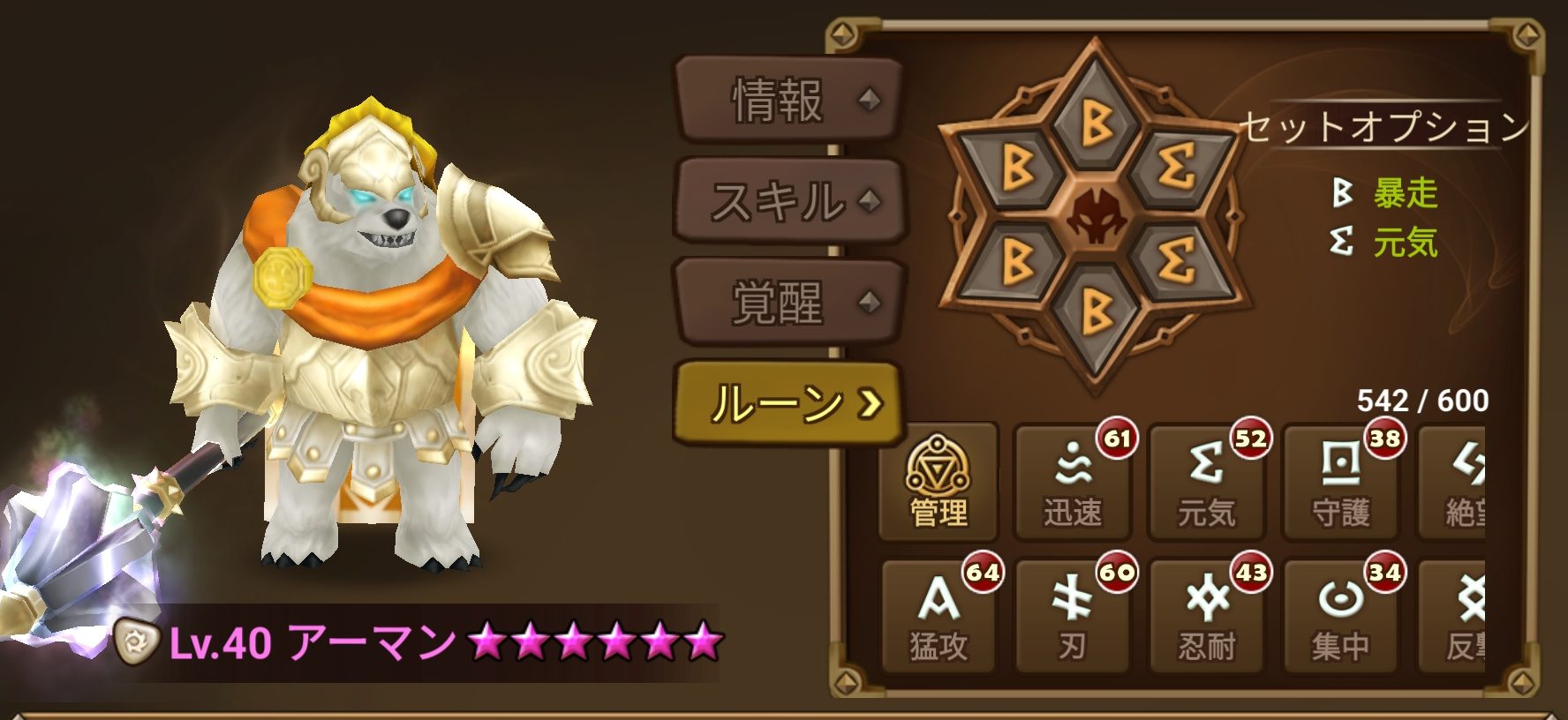The width and height of the screenshot is (1568, 720).
Task: Open the 管理 (manage runes) icon
Action: tap(938, 481)
